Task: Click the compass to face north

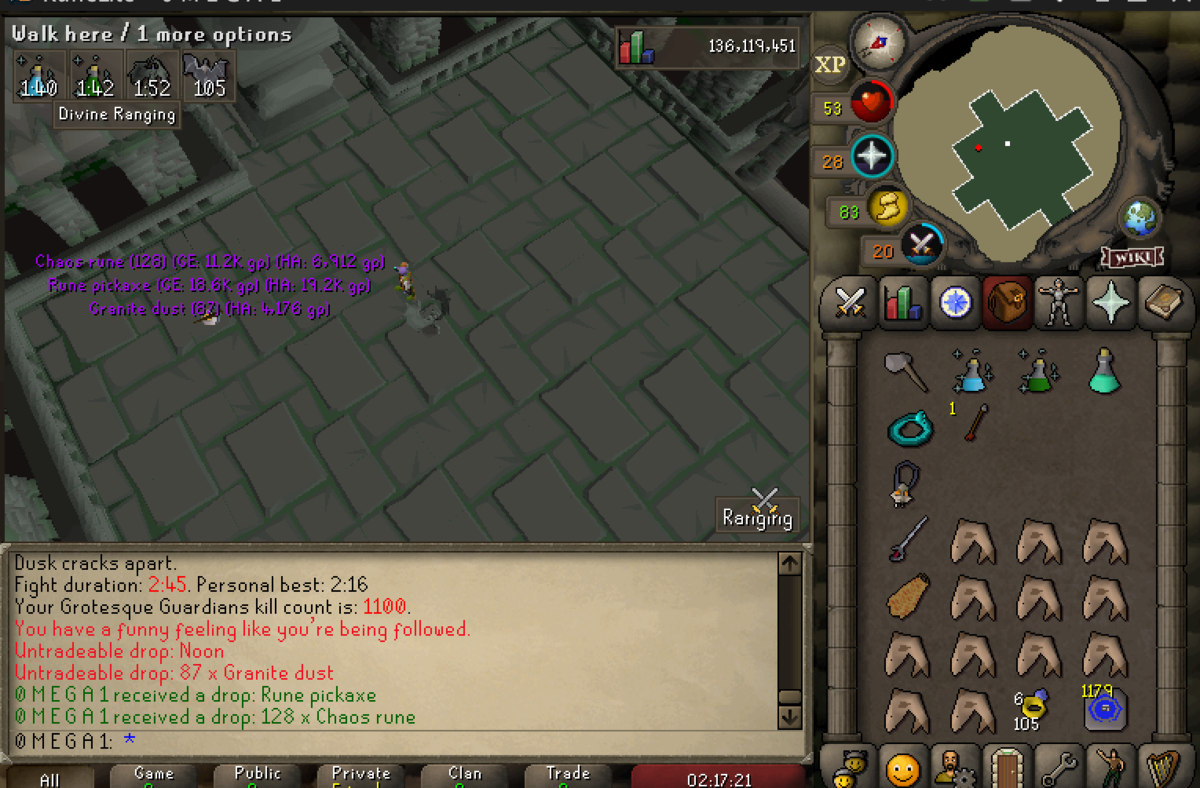Action: coord(878,43)
